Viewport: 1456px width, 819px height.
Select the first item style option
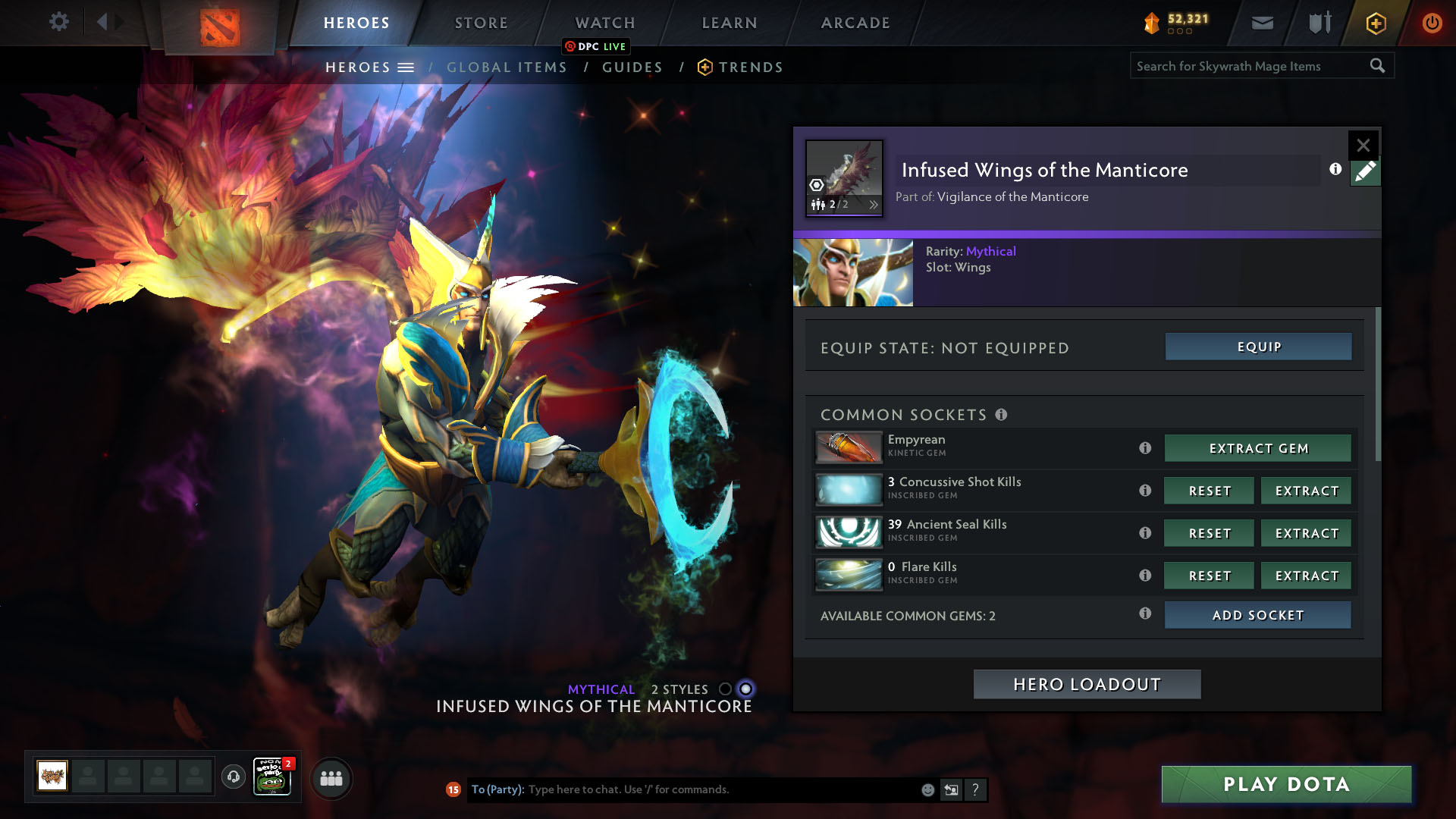725,689
